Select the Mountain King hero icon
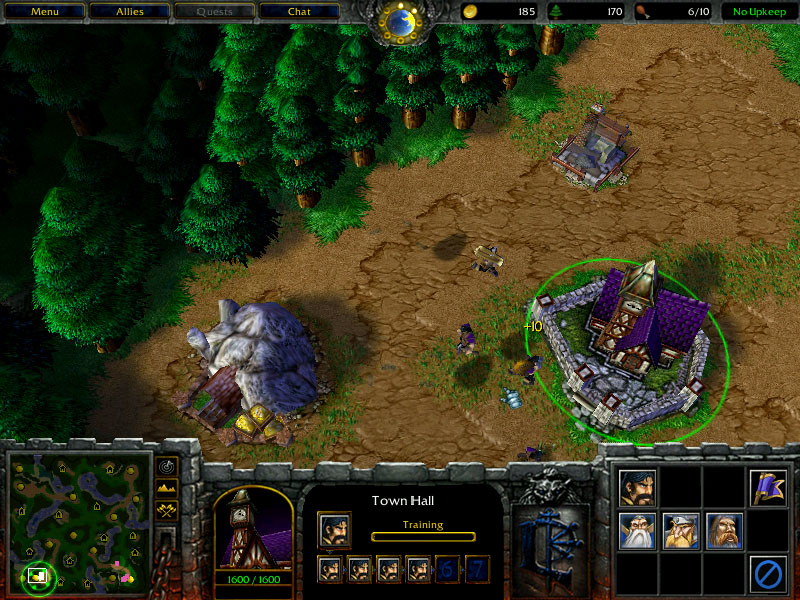Image resolution: width=800 pixels, height=600 pixels. click(681, 530)
